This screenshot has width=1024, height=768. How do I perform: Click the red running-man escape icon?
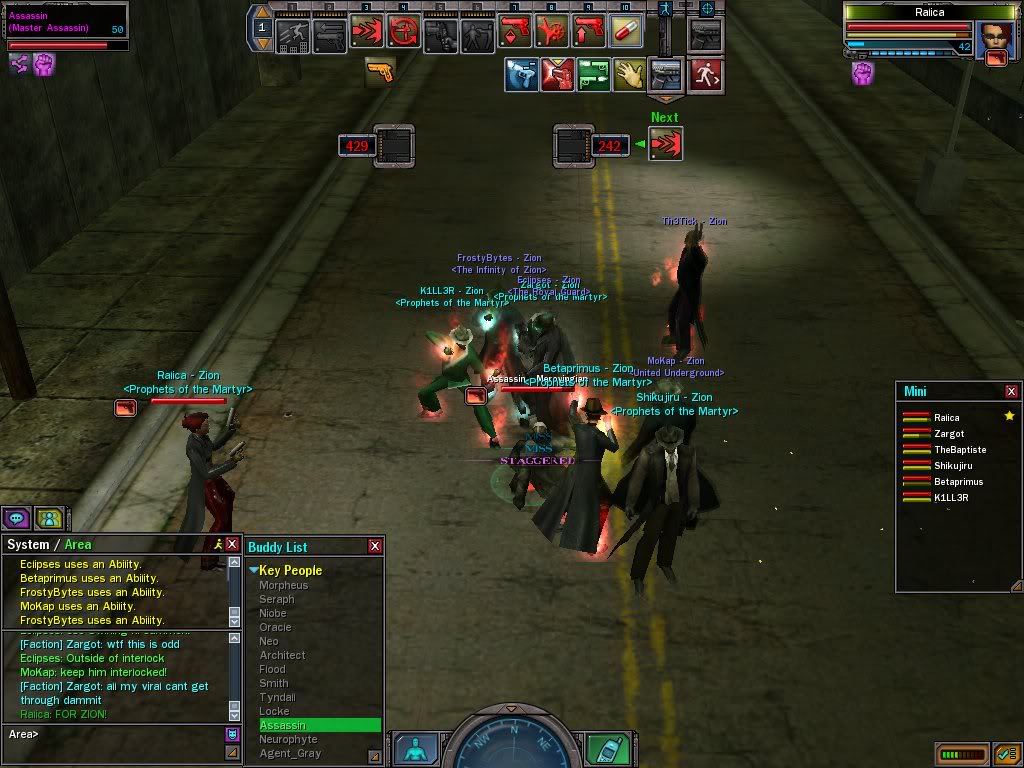[705, 75]
